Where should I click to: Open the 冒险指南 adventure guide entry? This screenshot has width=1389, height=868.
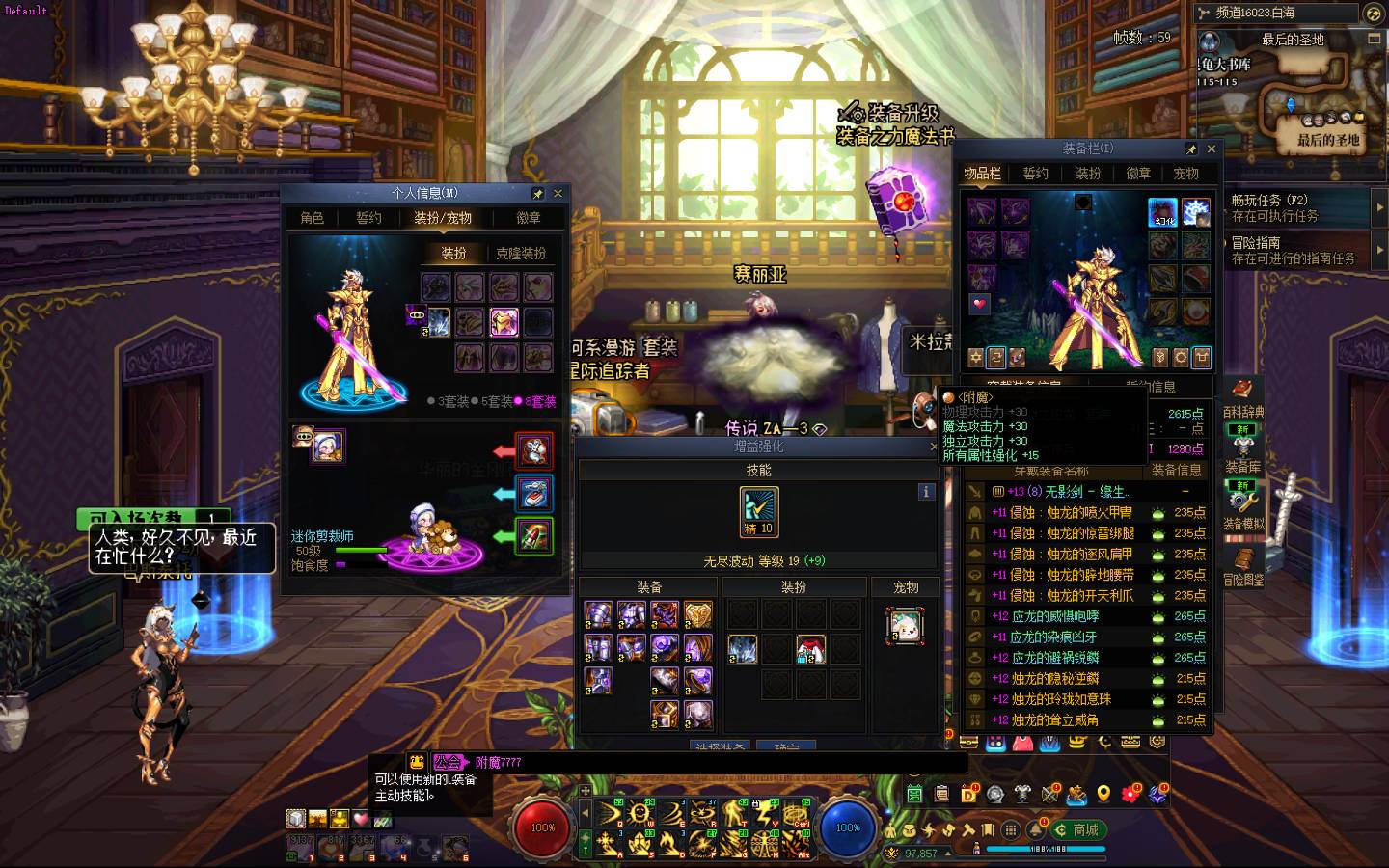1293,251
